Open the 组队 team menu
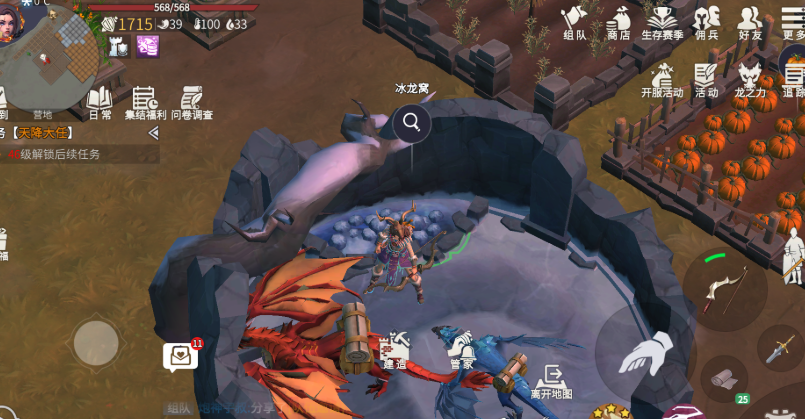 (x=574, y=22)
